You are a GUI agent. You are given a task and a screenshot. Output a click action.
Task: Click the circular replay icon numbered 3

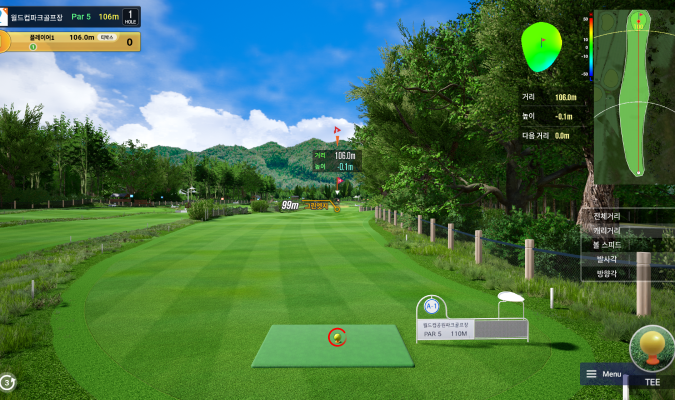pos(7,381)
